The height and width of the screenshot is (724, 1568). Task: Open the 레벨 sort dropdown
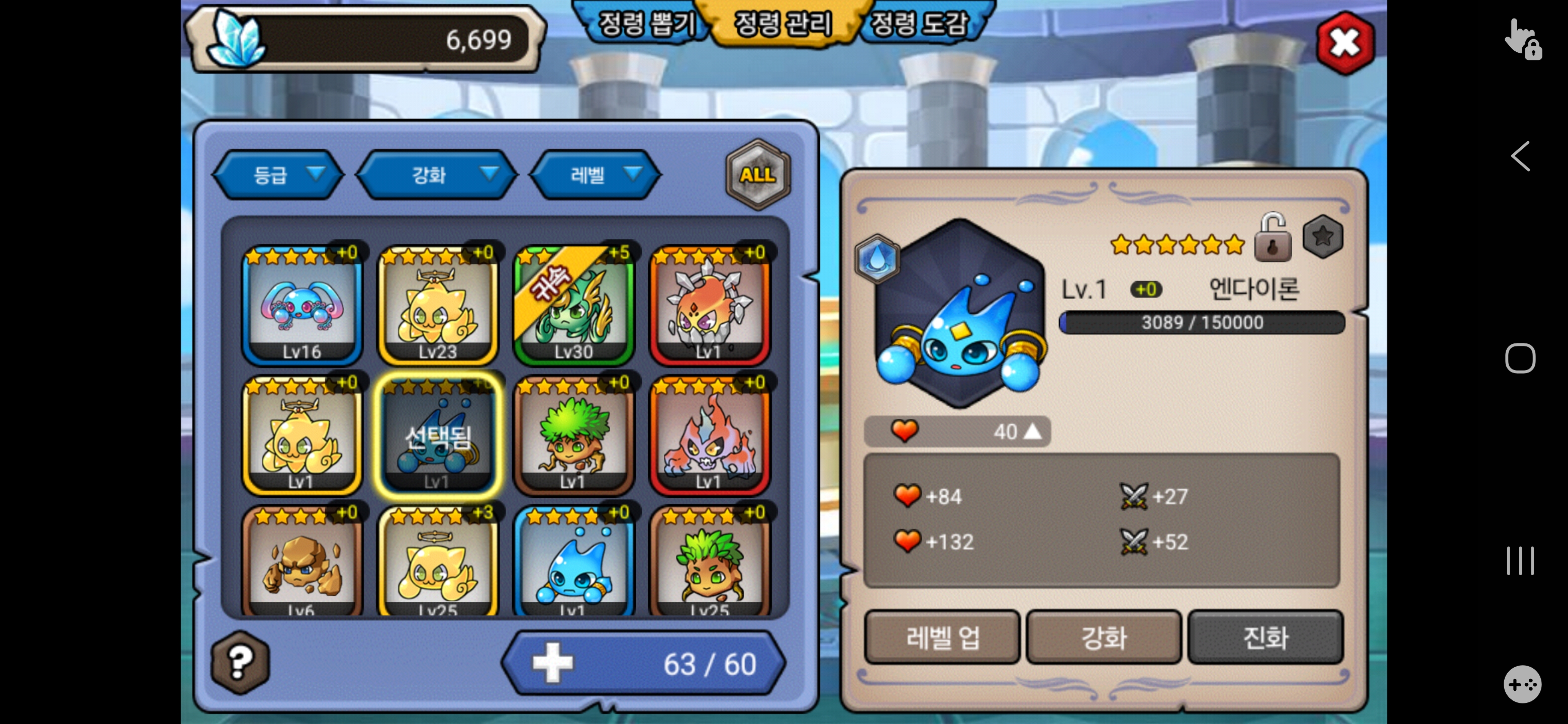point(597,175)
